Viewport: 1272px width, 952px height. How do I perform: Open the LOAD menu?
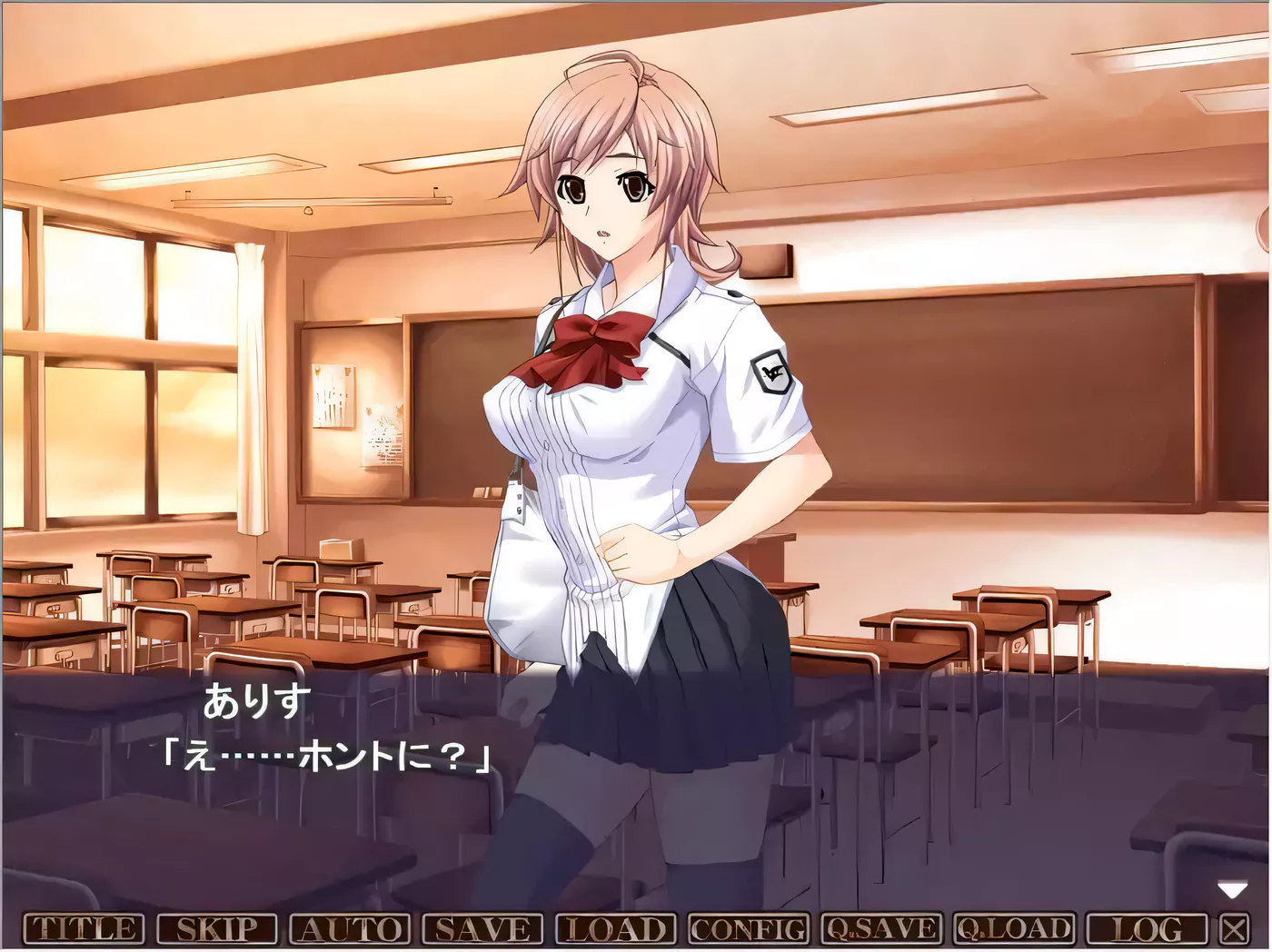point(615,929)
